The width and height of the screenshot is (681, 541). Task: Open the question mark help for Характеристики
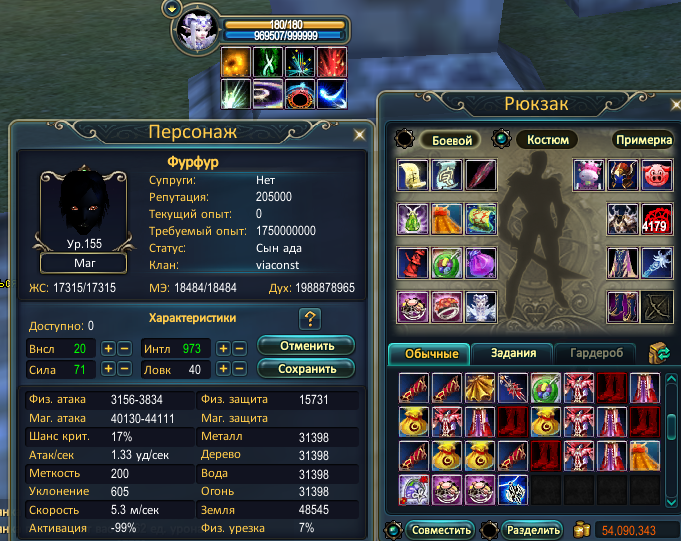click(x=310, y=319)
